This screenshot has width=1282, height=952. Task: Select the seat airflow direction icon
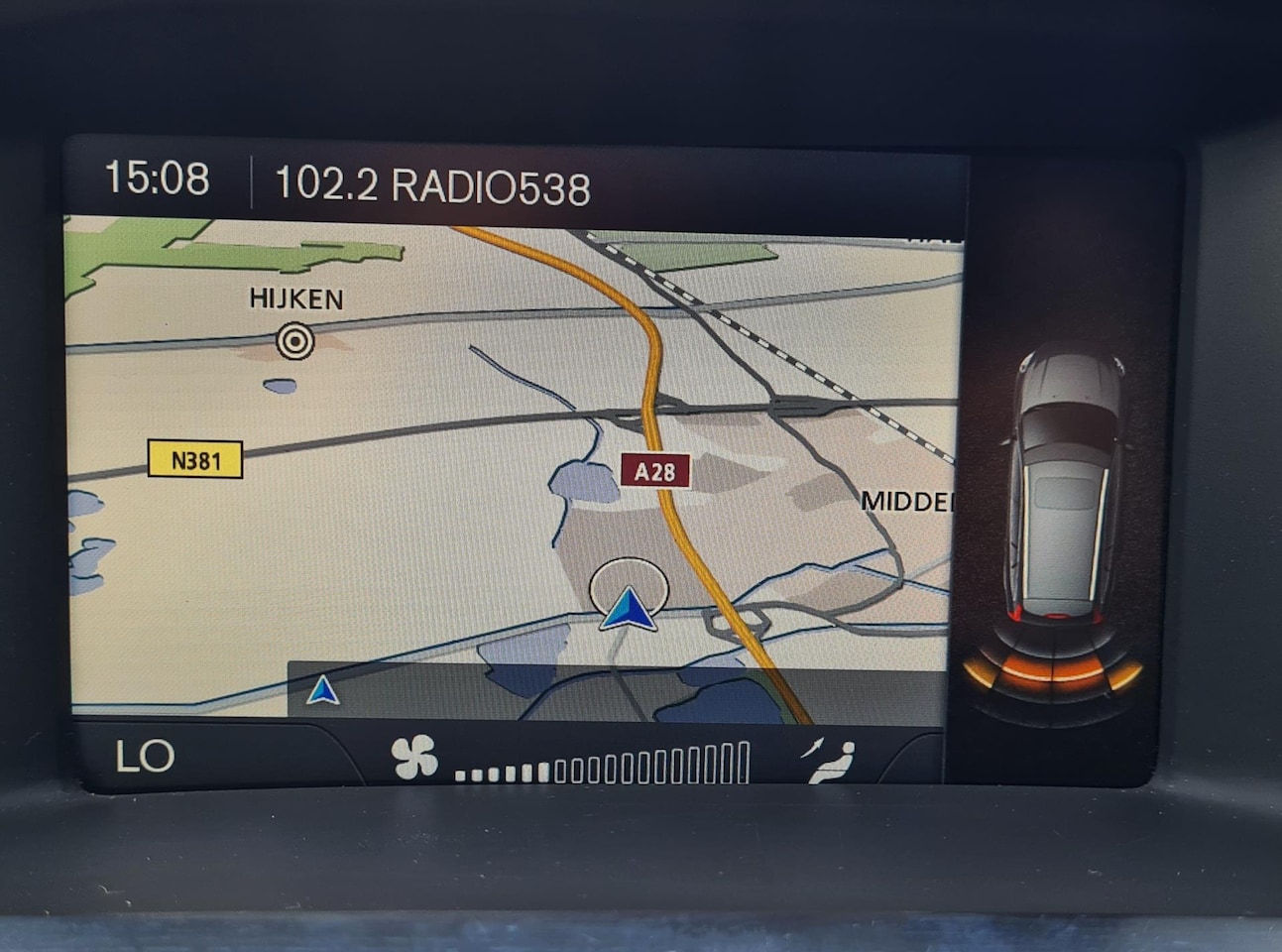point(829,761)
